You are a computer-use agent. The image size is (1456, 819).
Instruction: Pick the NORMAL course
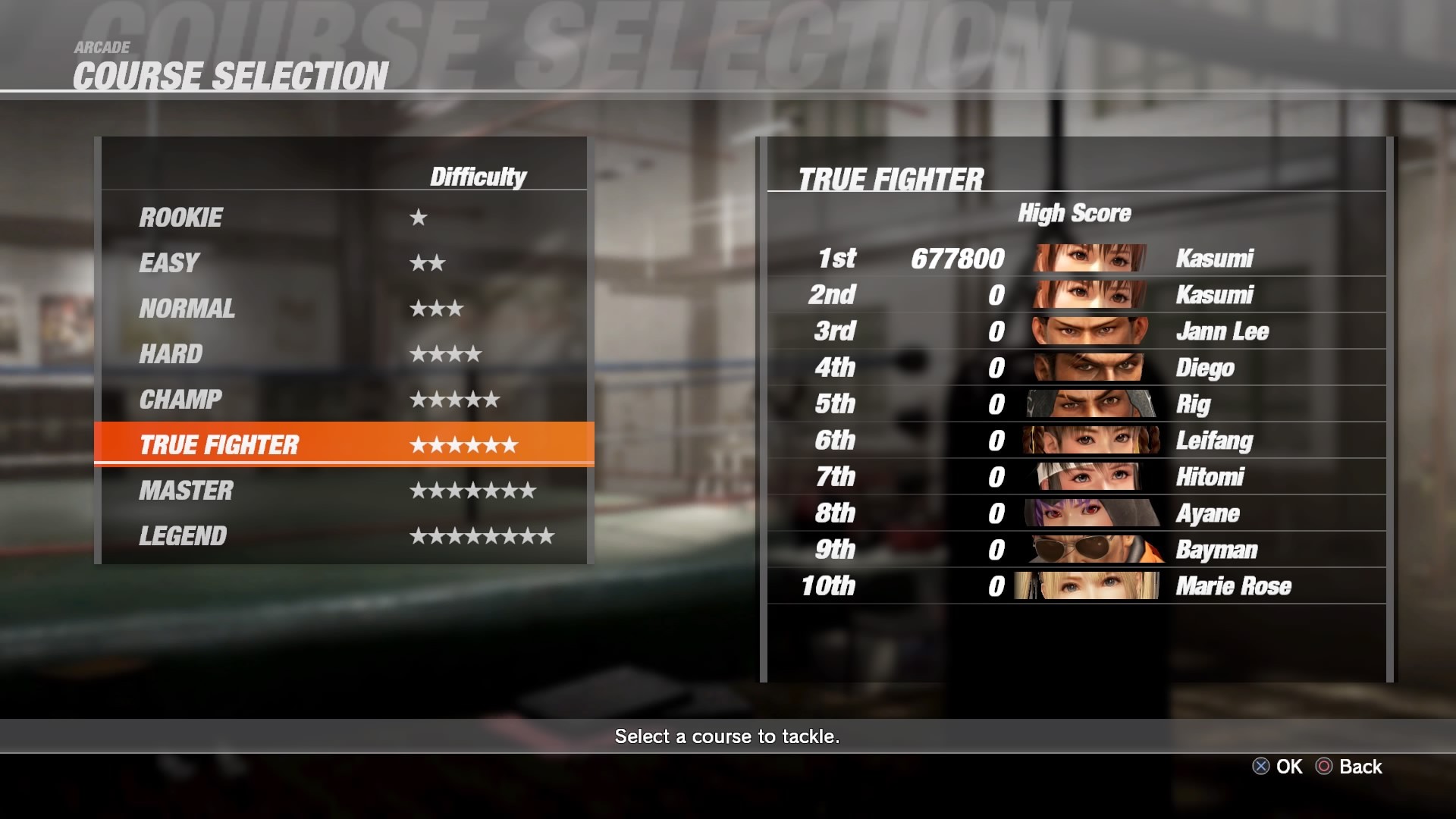tap(343, 309)
